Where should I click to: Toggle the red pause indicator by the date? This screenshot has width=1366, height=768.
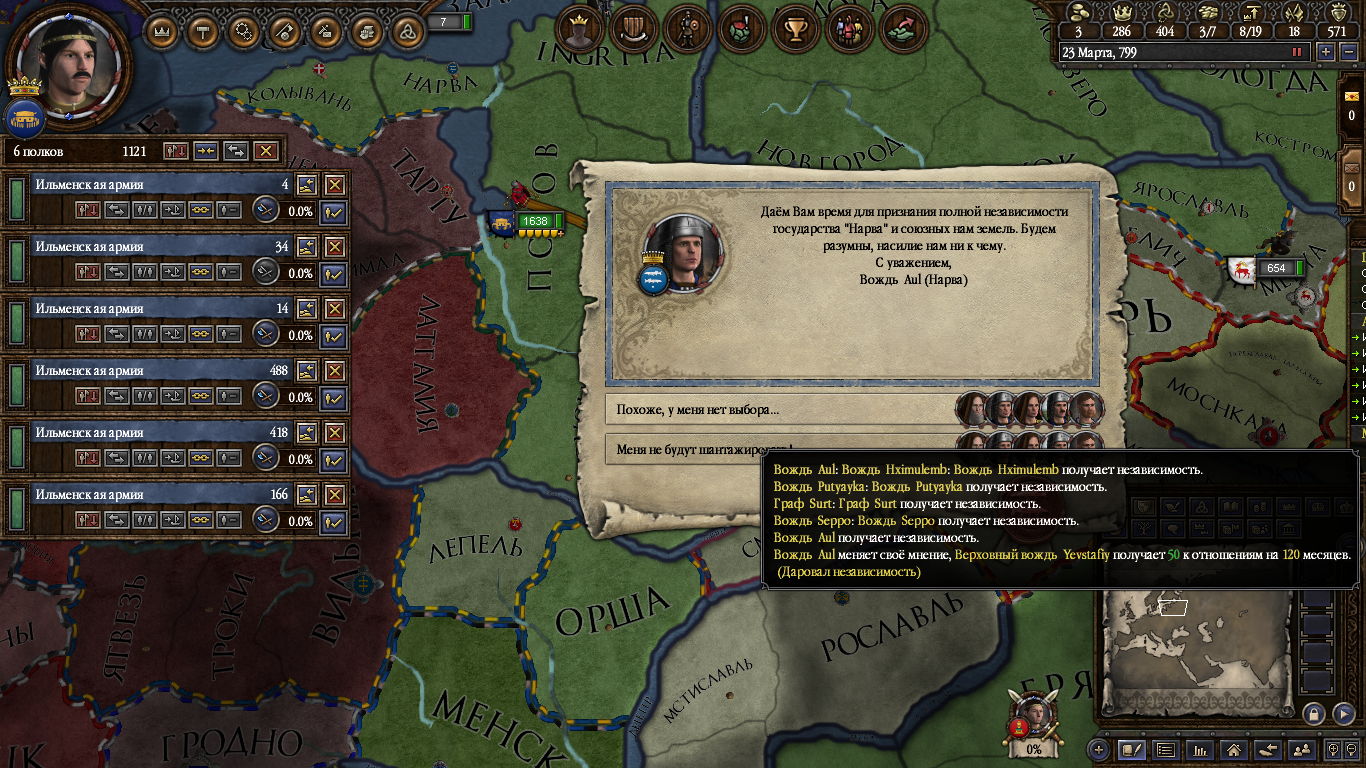pos(1297,52)
